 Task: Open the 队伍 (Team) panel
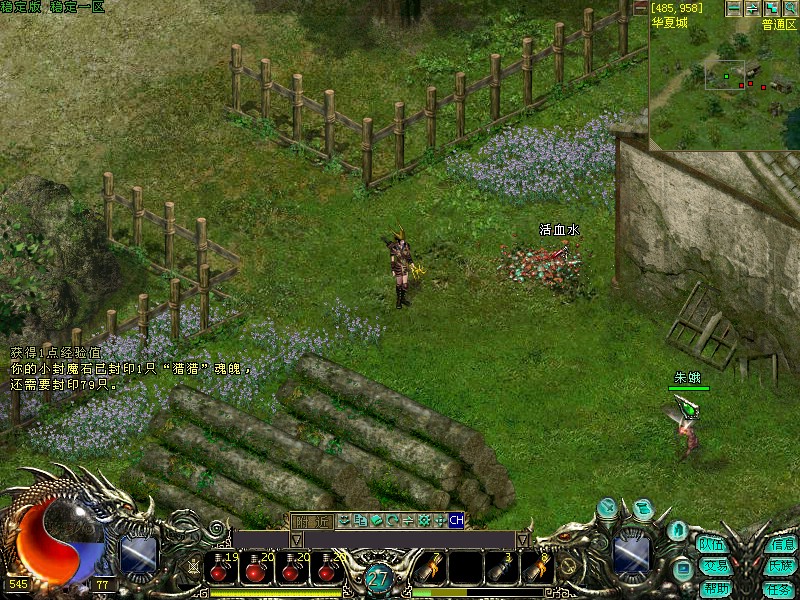pos(711,545)
